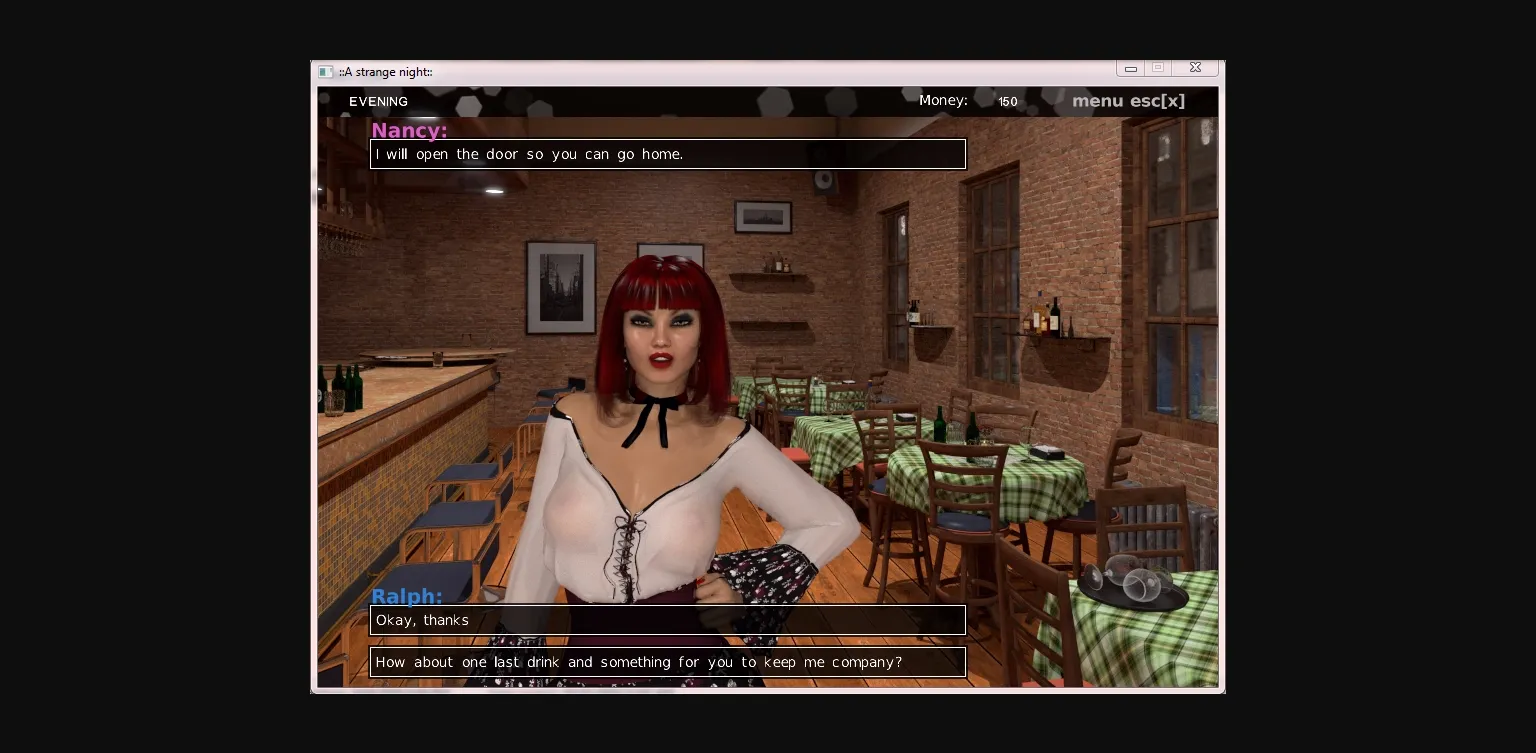Click the game icon in the title bar
The image size is (1536, 753).
point(326,71)
